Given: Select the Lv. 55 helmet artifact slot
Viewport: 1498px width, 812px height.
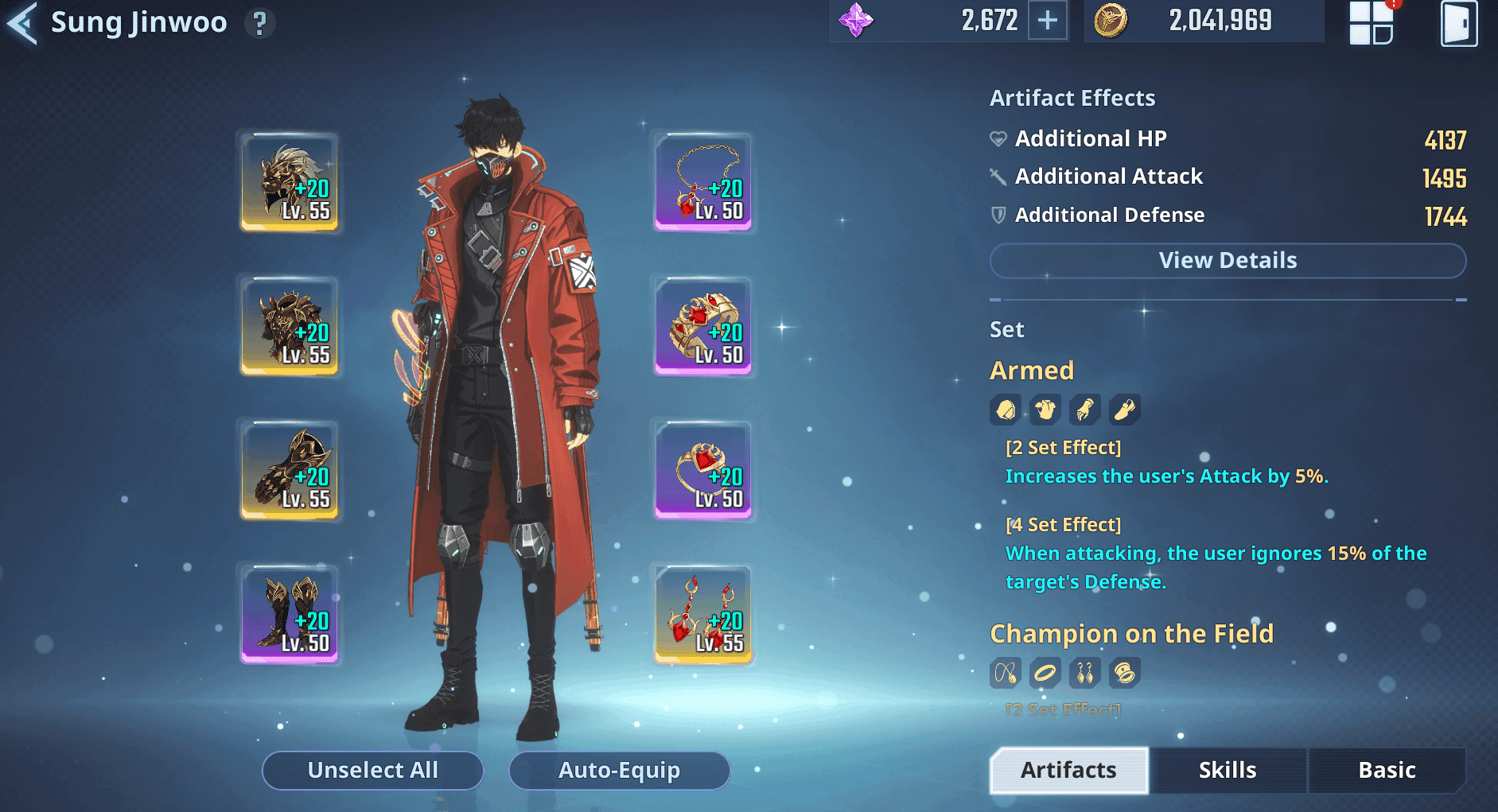Looking at the screenshot, I should (290, 181).
